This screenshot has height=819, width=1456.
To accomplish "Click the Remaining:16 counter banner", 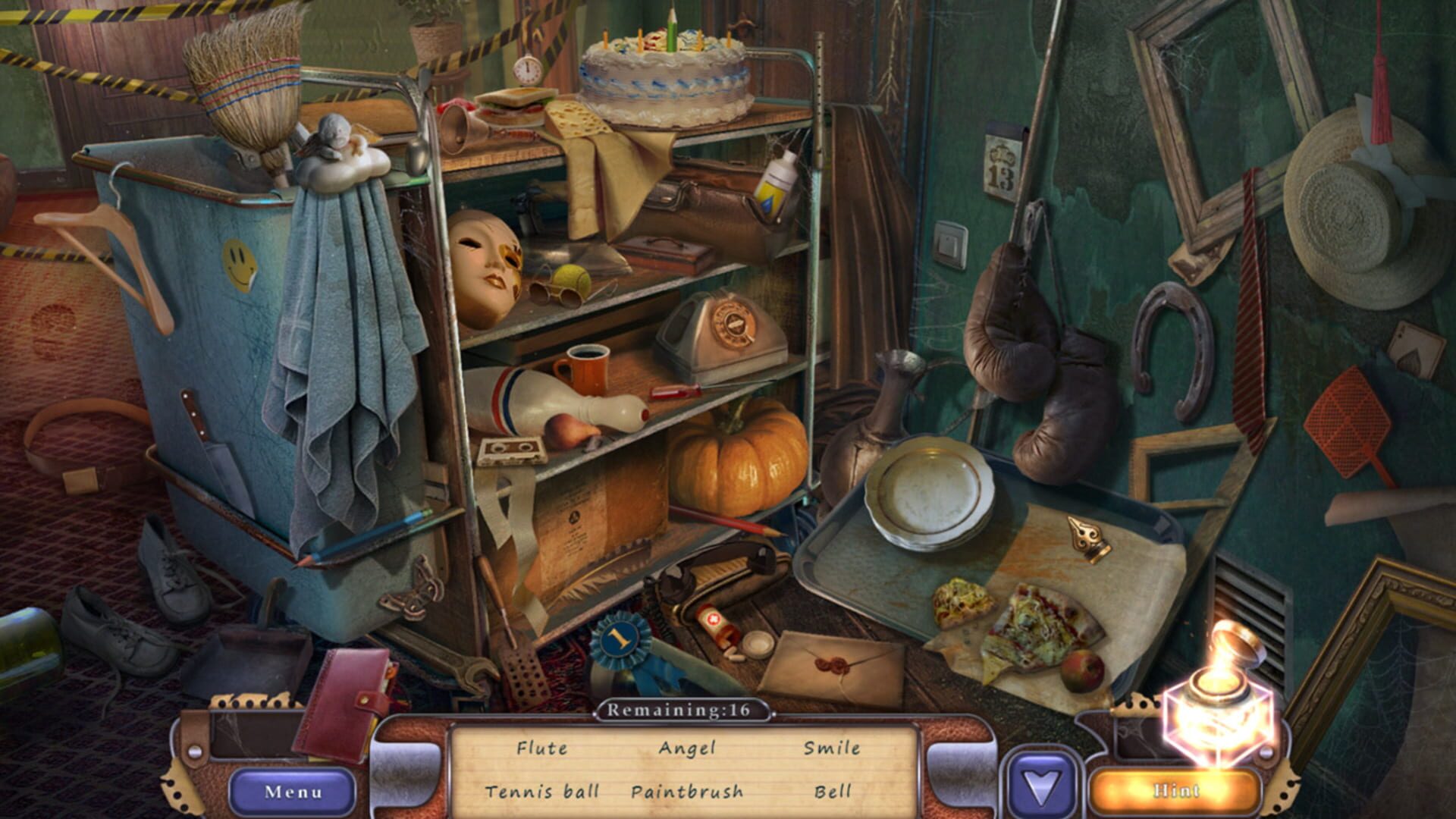I will (682, 711).
